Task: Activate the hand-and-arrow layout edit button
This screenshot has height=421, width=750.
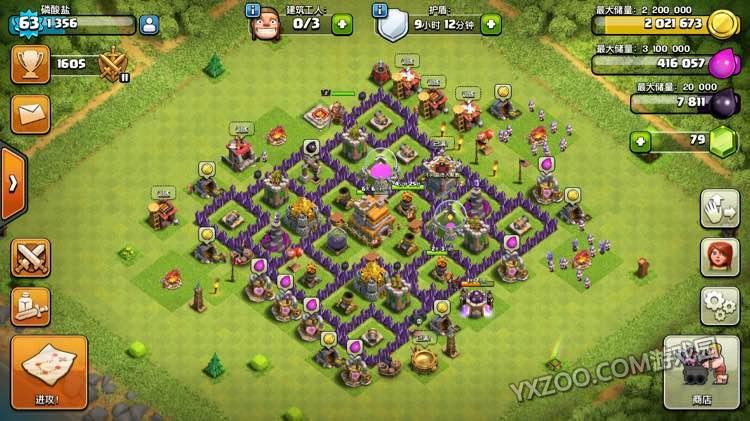Action: 719,208
